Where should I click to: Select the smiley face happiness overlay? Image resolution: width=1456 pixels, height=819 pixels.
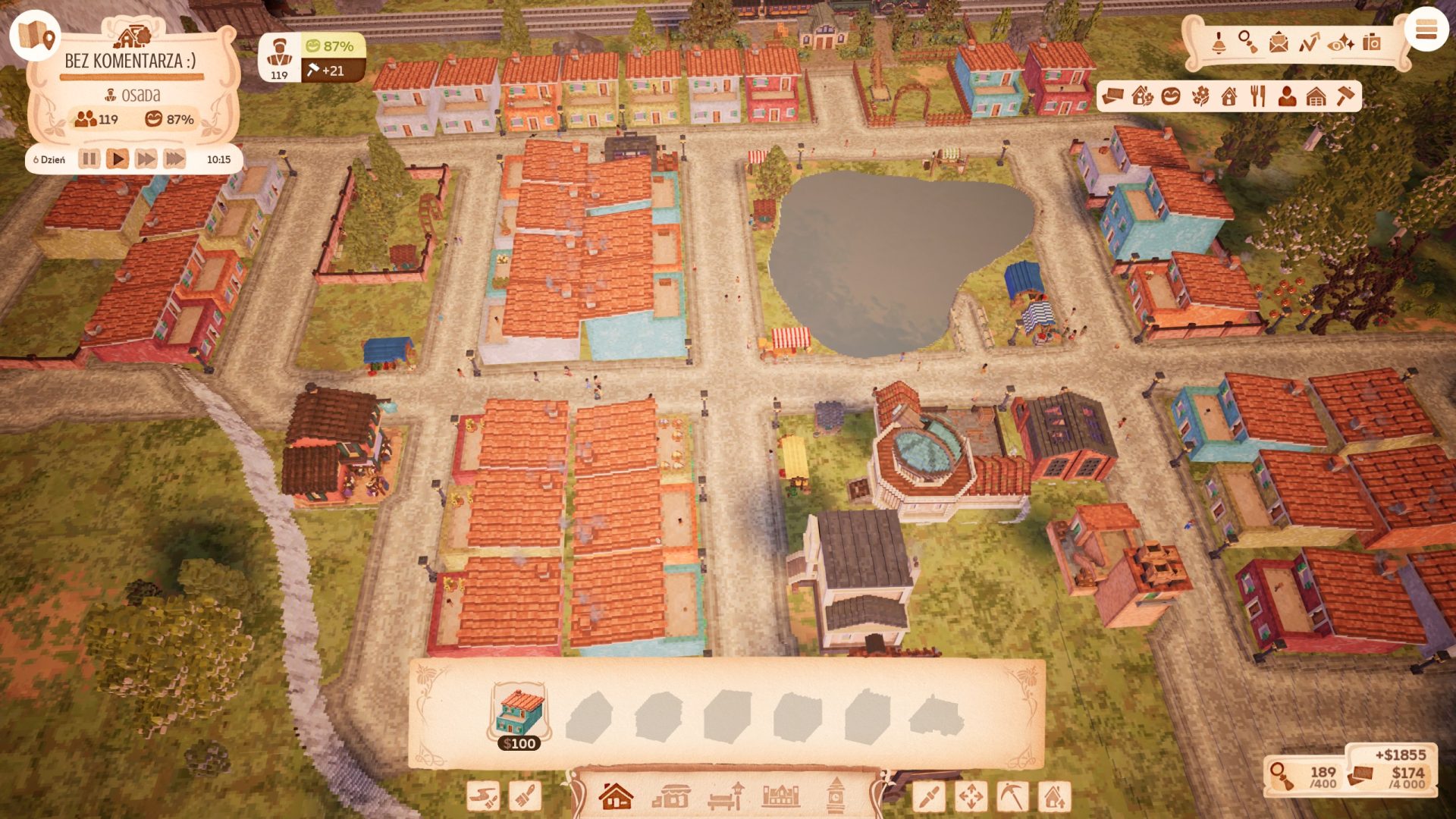pos(1171,96)
